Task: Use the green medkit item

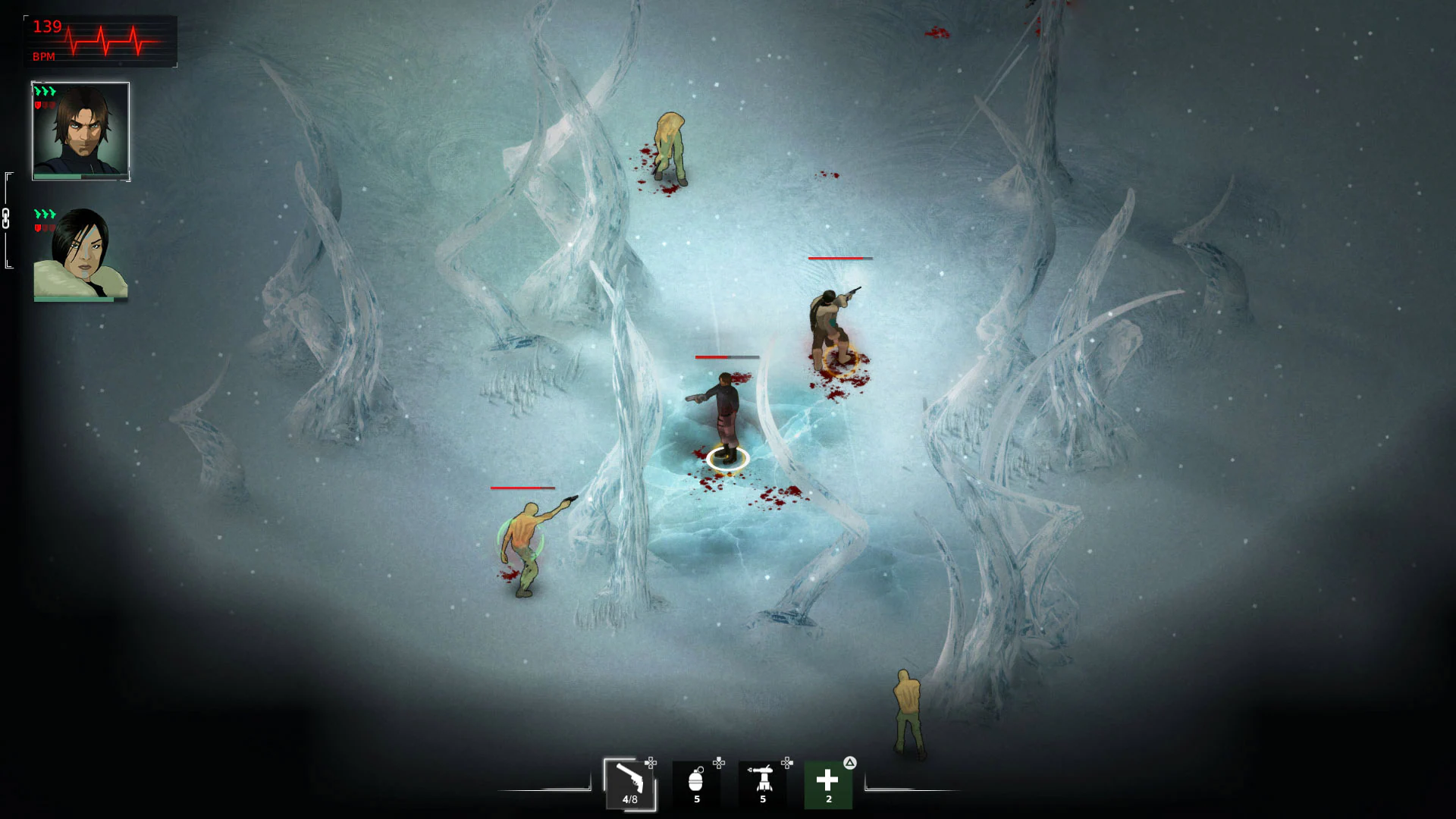Action: coord(827,780)
